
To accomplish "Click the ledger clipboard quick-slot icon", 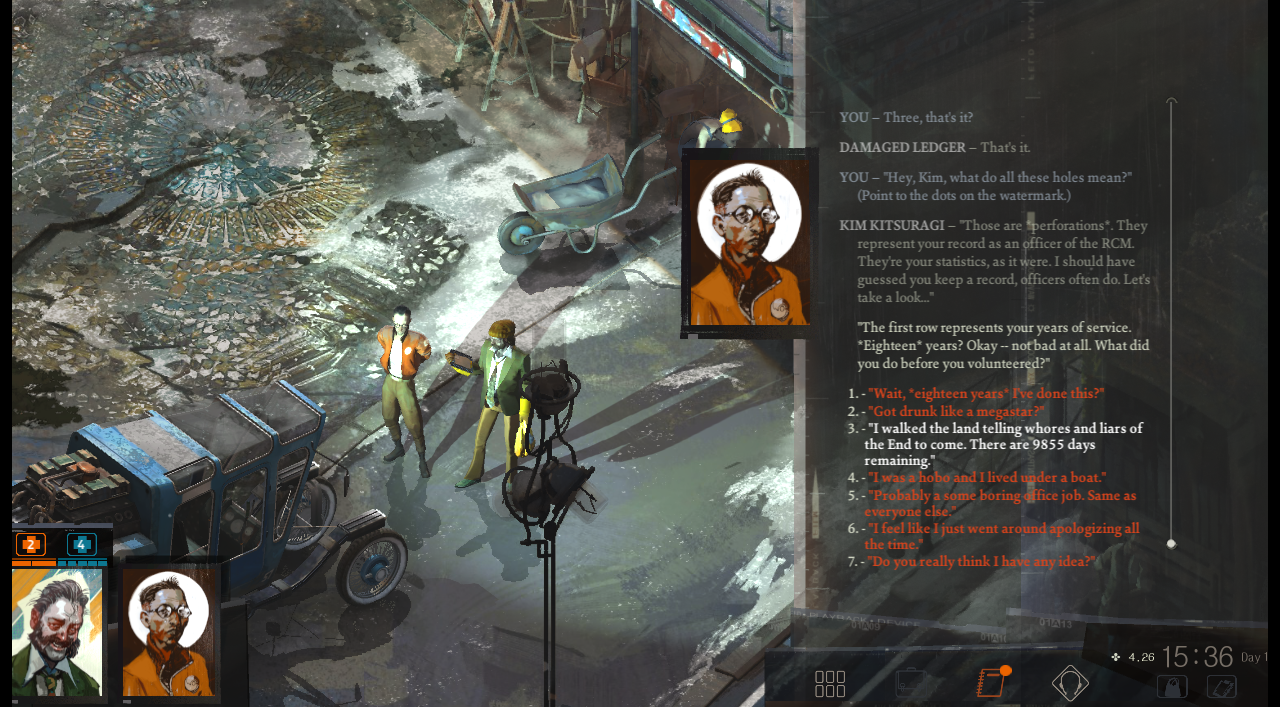I will click(x=1222, y=687).
